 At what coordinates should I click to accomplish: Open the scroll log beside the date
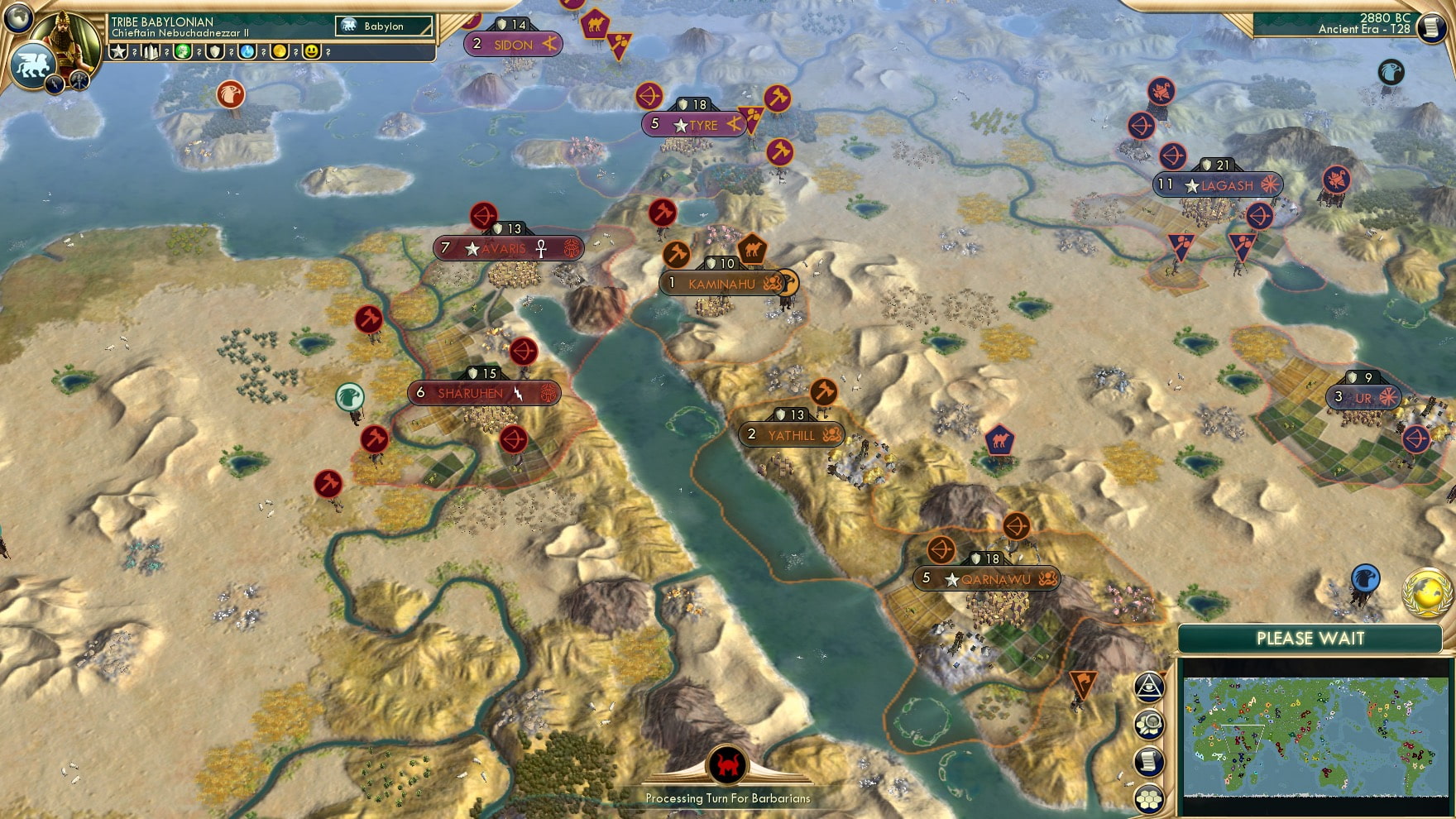[x=1430, y=27]
